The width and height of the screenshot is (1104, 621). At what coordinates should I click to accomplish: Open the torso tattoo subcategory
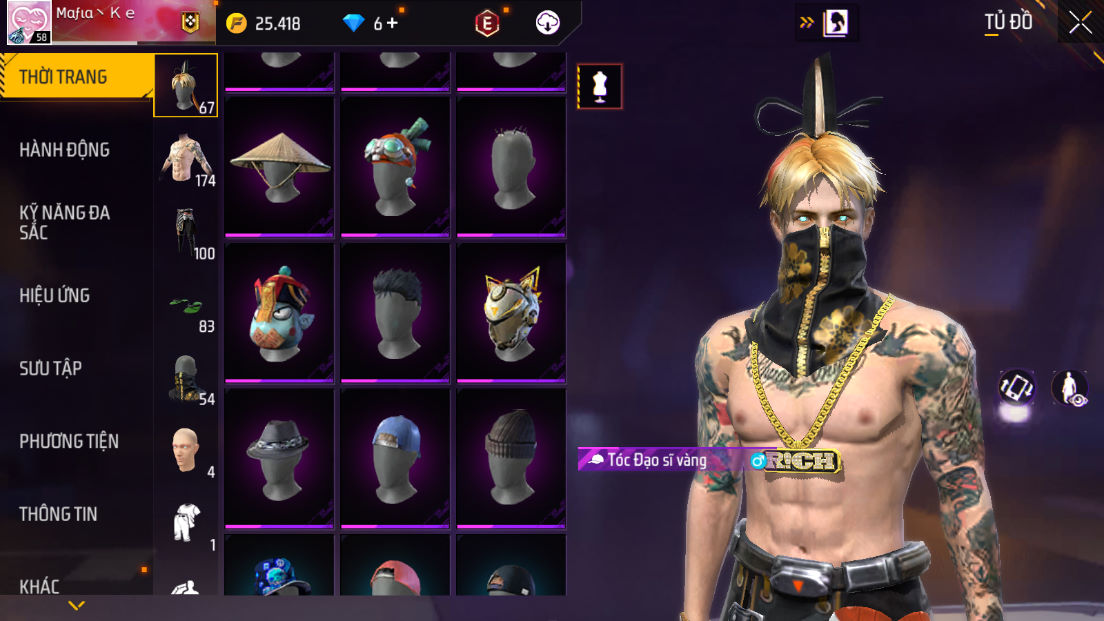pos(187,159)
